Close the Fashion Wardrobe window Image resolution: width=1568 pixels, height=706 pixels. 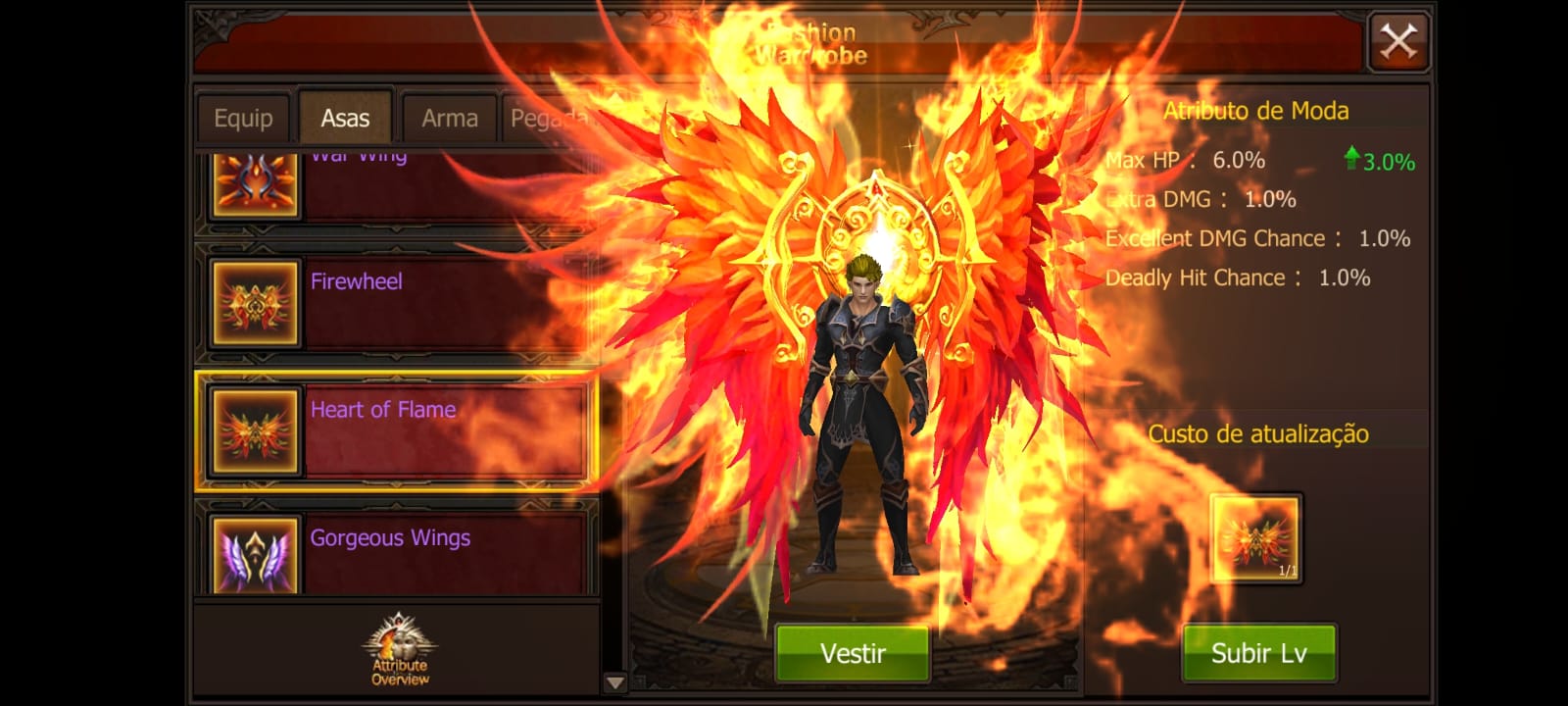[1397, 41]
